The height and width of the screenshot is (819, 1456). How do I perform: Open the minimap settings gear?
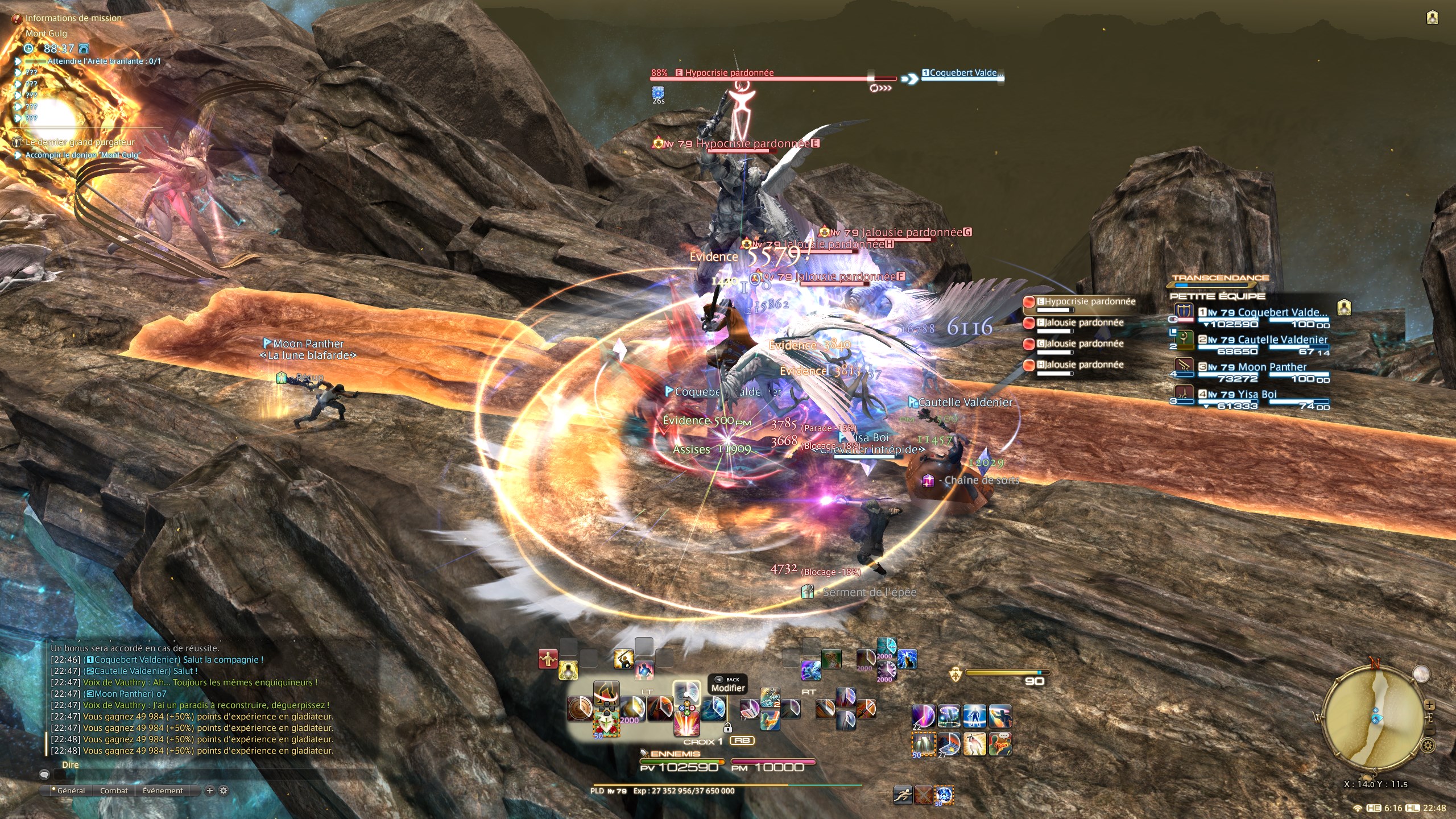tap(1427, 745)
